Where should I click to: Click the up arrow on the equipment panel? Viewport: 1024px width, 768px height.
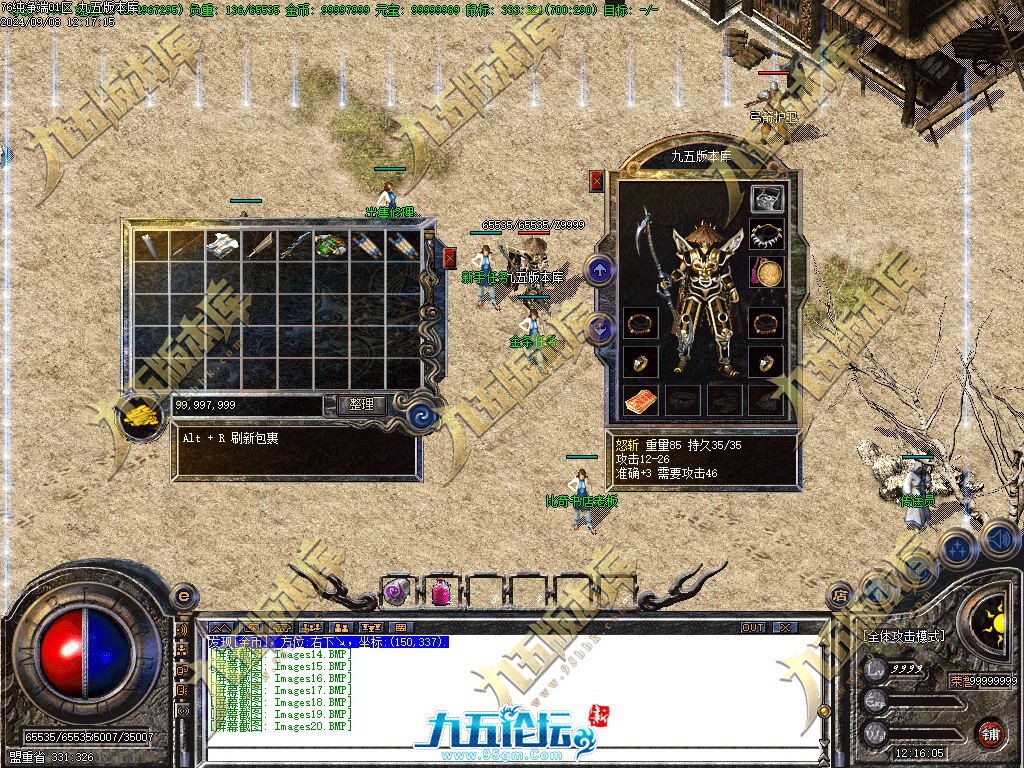click(x=599, y=270)
